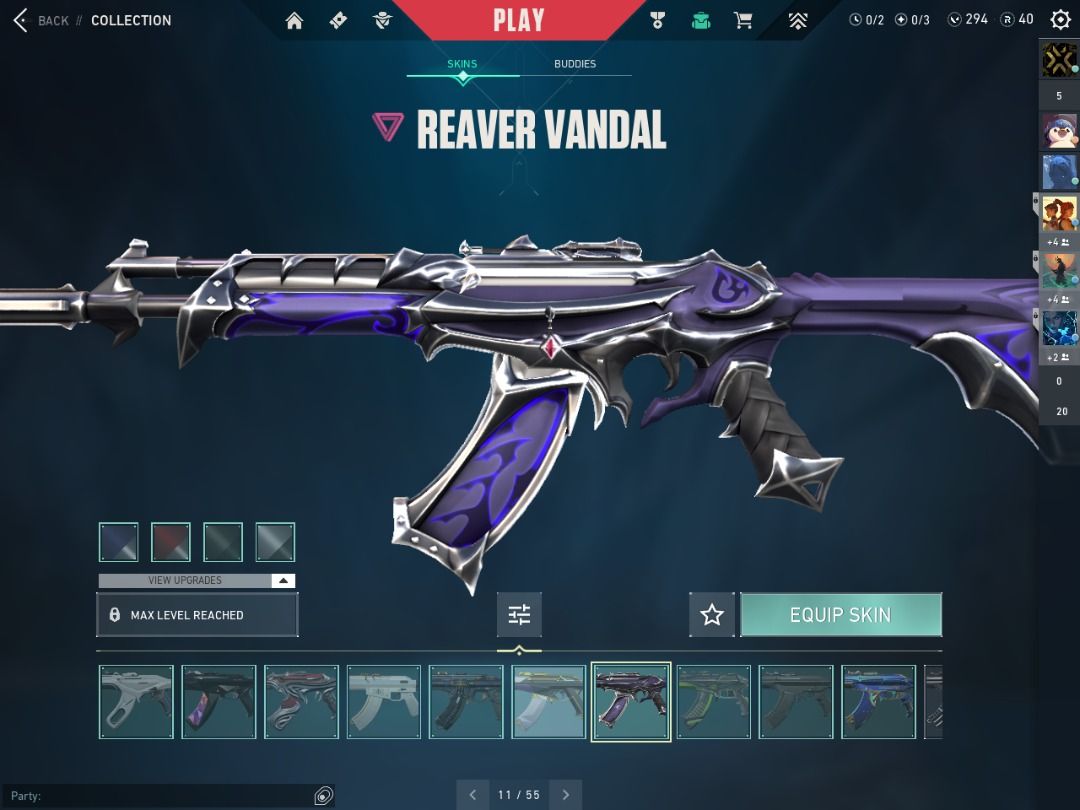Choose the dark green color variant swatch
1080x810 pixels.
[223, 542]
